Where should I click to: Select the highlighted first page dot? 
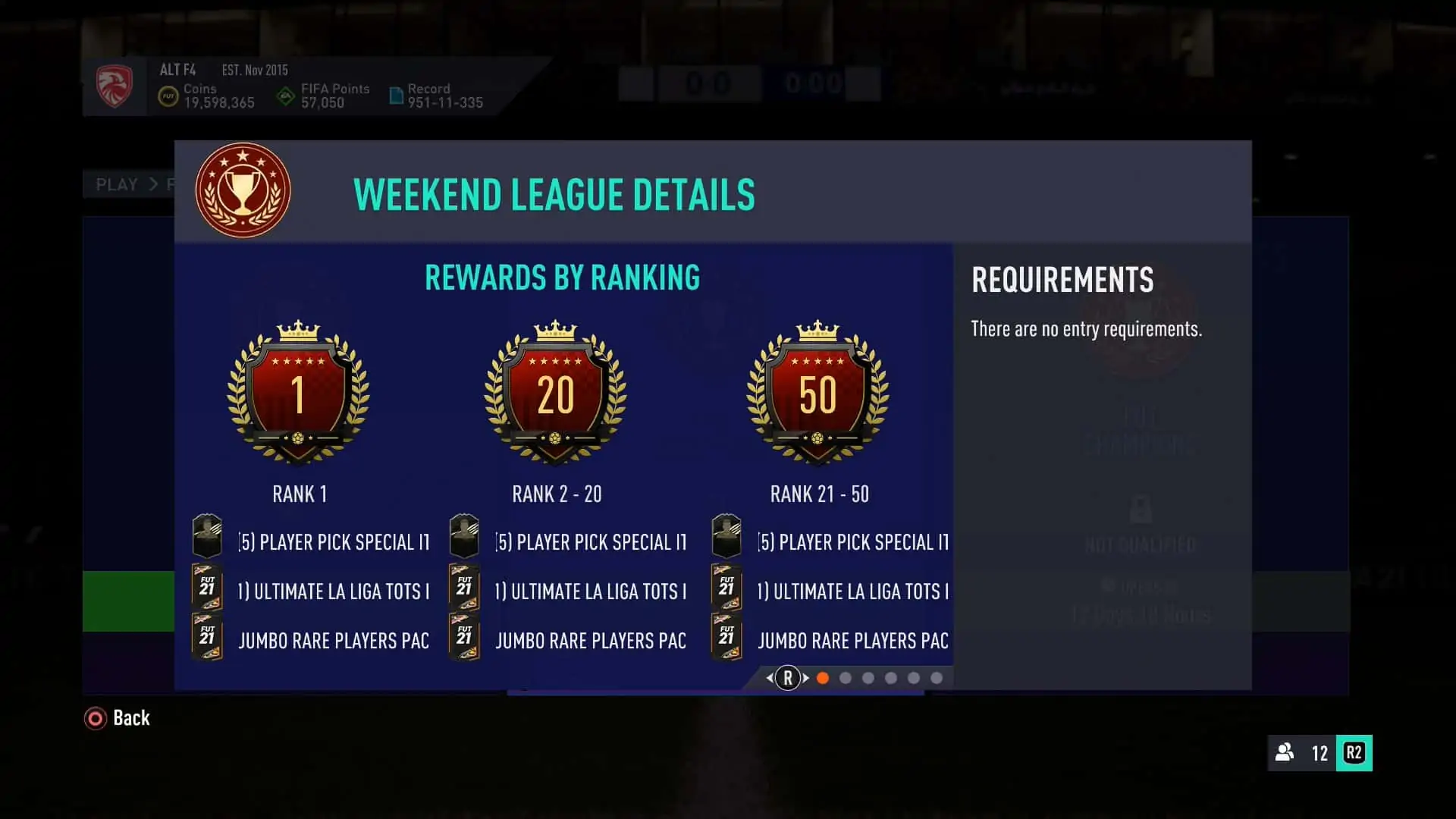(823, 677)
